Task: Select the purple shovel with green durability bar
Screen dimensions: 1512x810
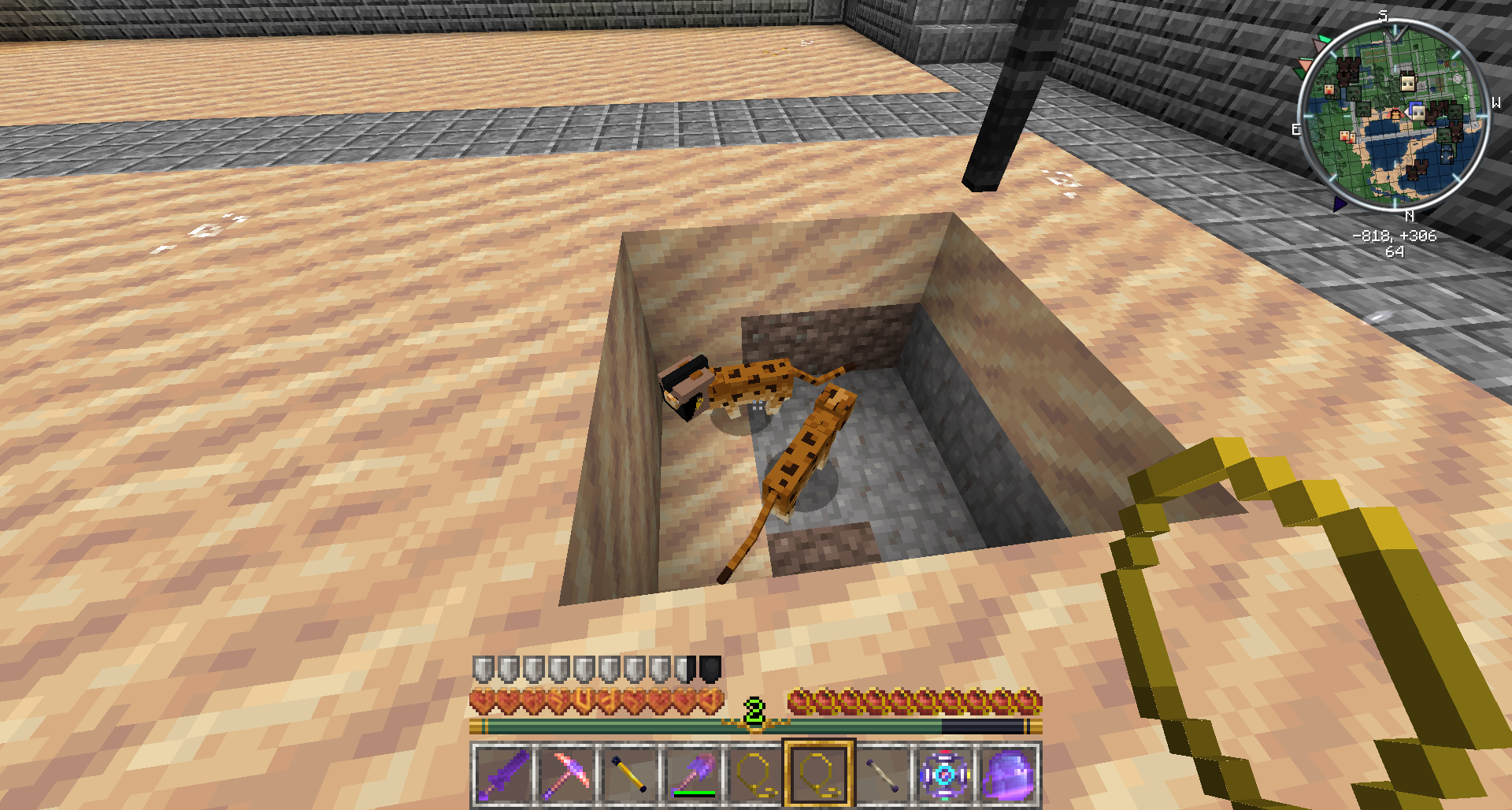Action: 692,775
